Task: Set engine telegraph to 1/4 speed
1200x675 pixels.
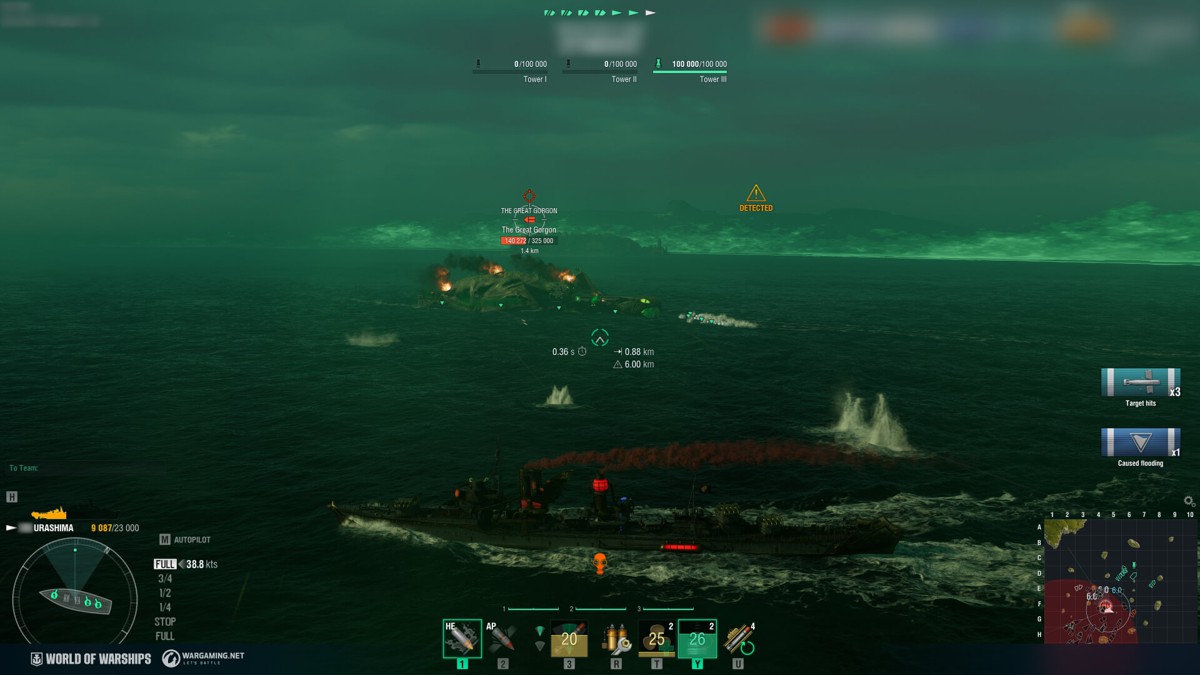Action: 165,607
